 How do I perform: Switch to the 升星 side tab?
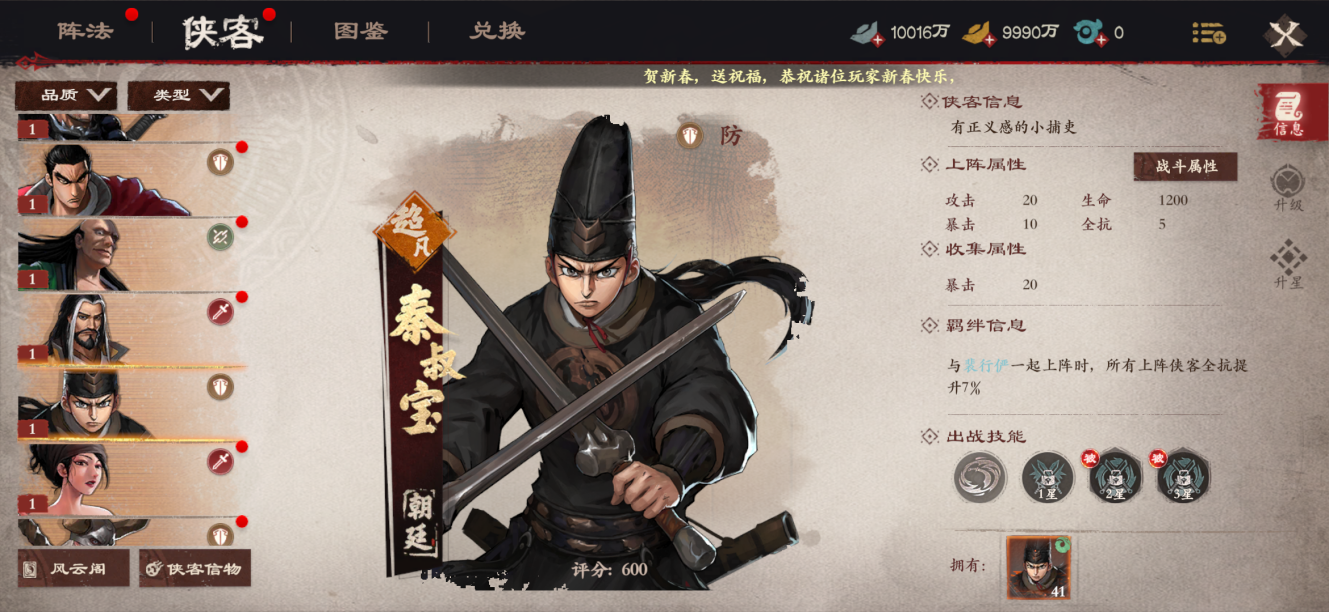1288,264
